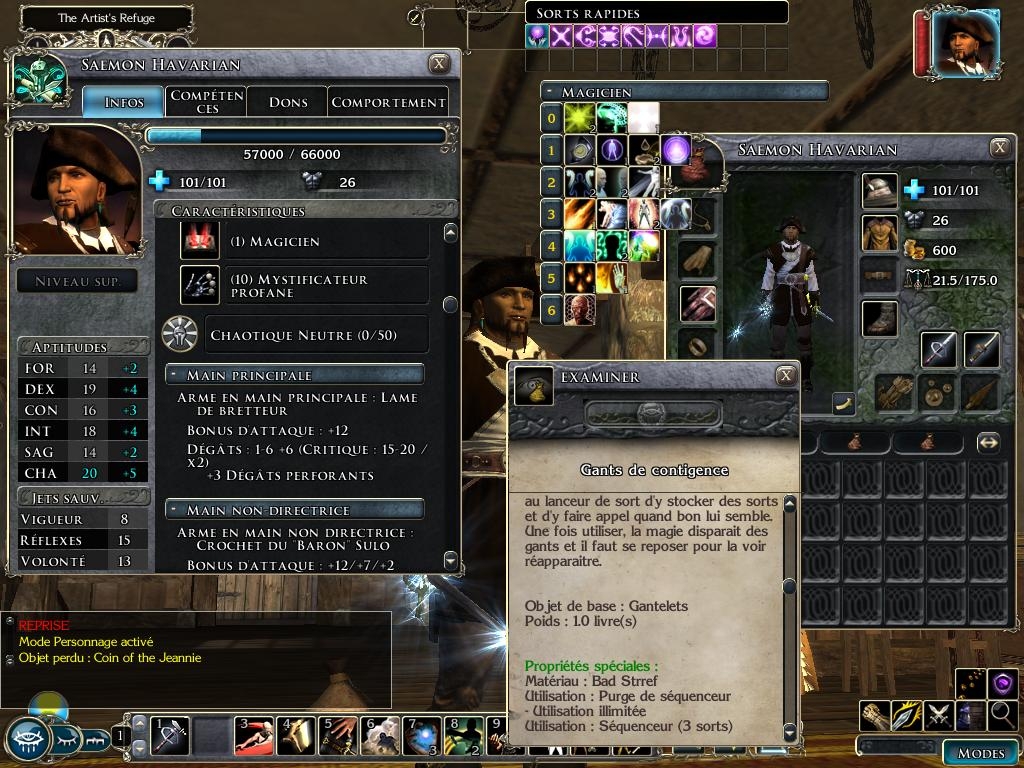Close the Saemon Havarian character sheet

(x=439, y=64)
